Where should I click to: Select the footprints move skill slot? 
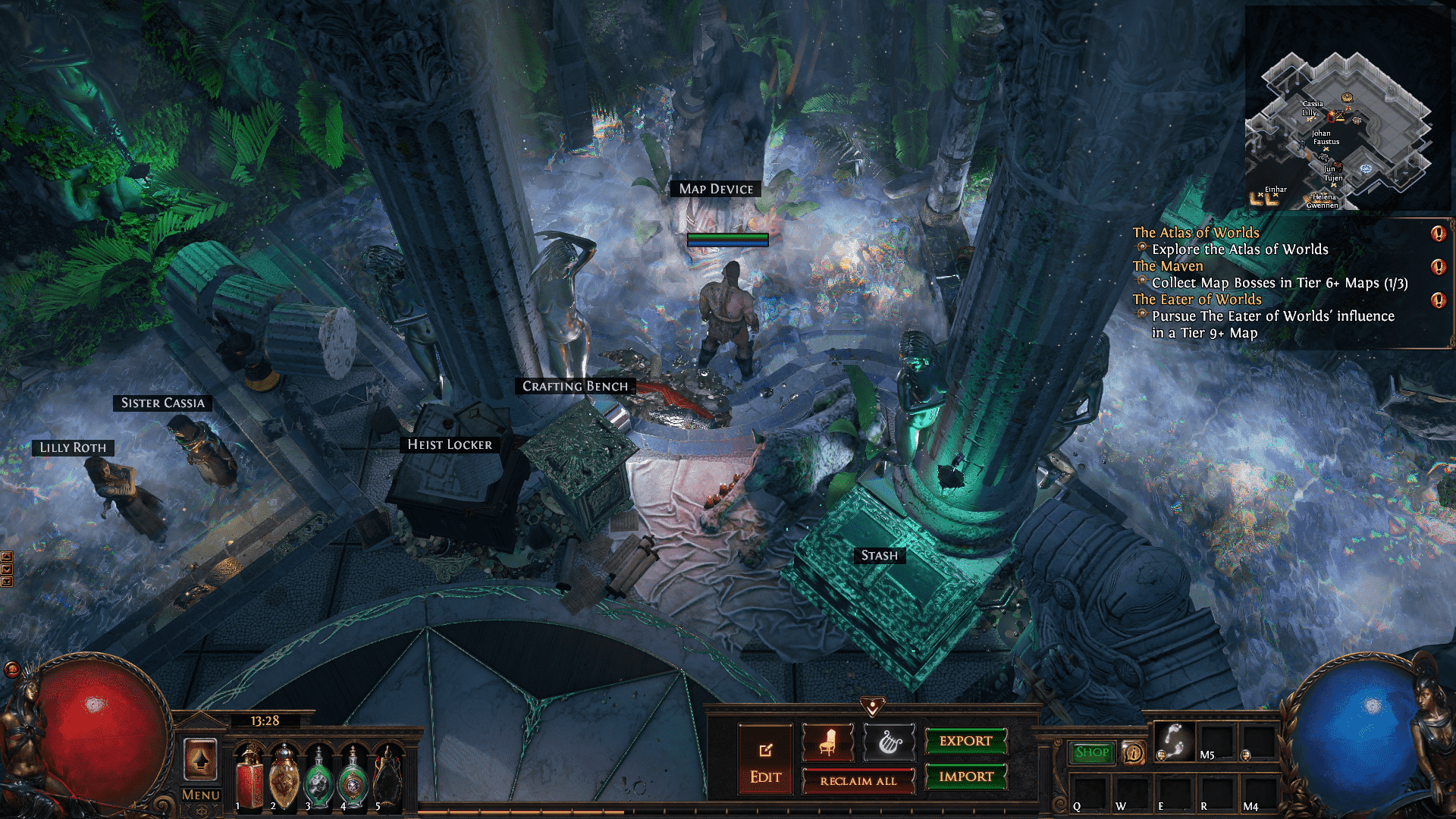pos(1174,742)
